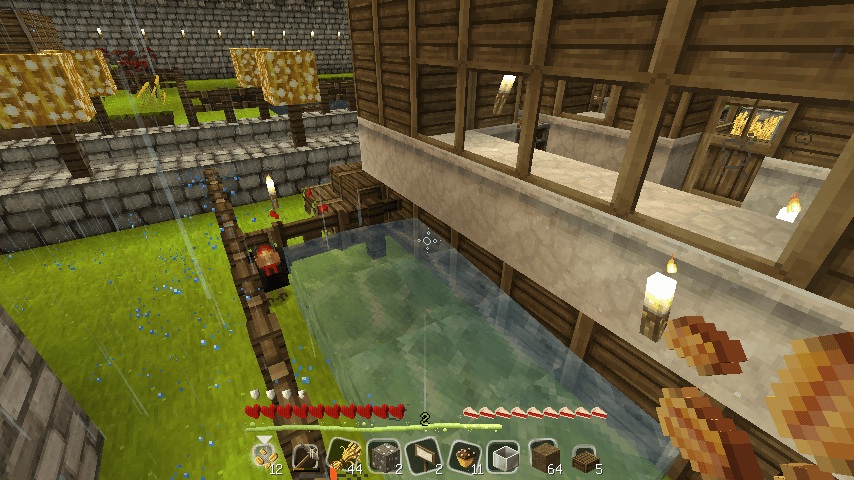Choose the wheat stack of 44
Screen dimensions: 854x480
pyautogui.click(x=345, y=456)
